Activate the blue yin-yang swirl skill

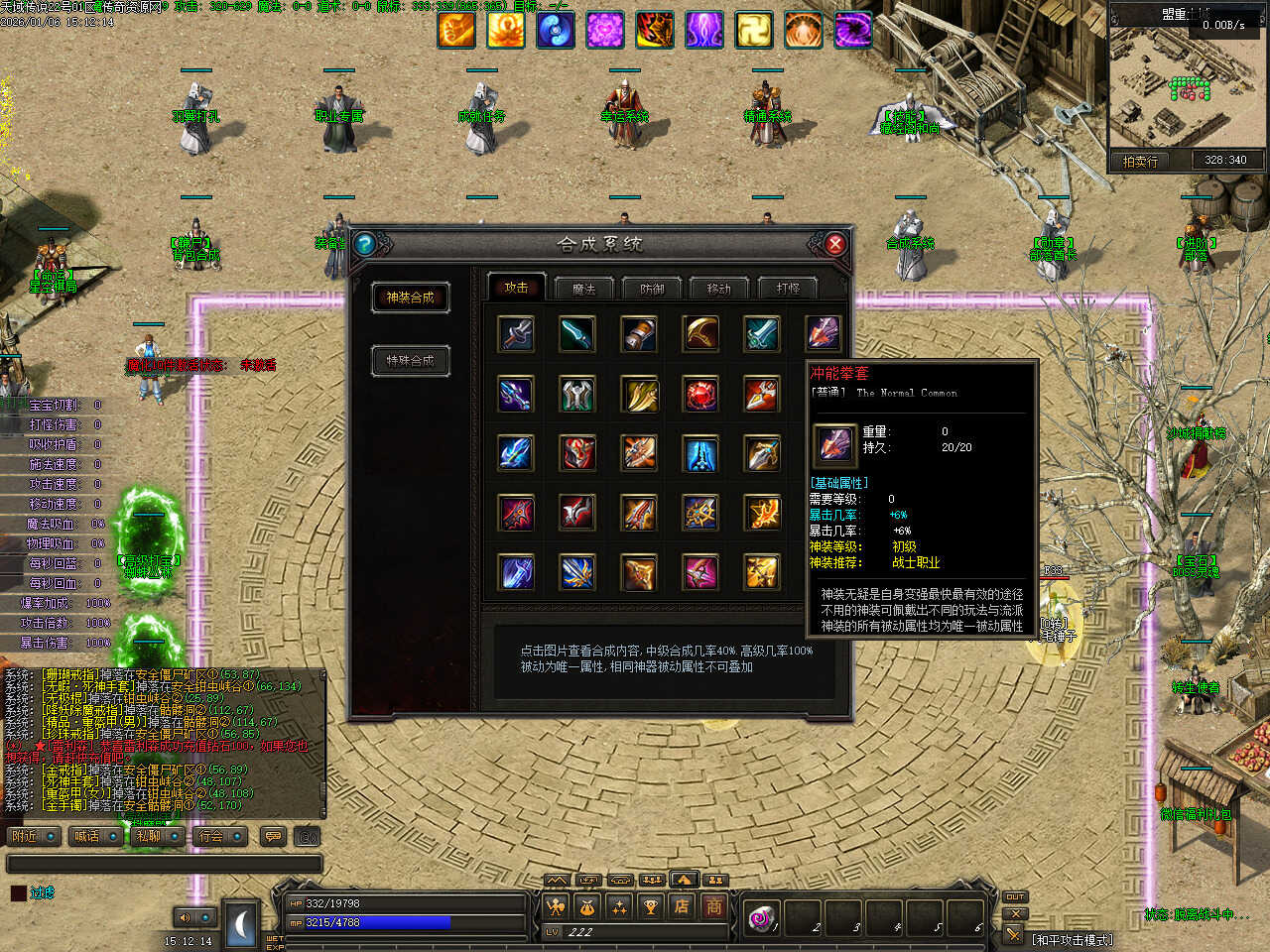(x=556, y=30)
